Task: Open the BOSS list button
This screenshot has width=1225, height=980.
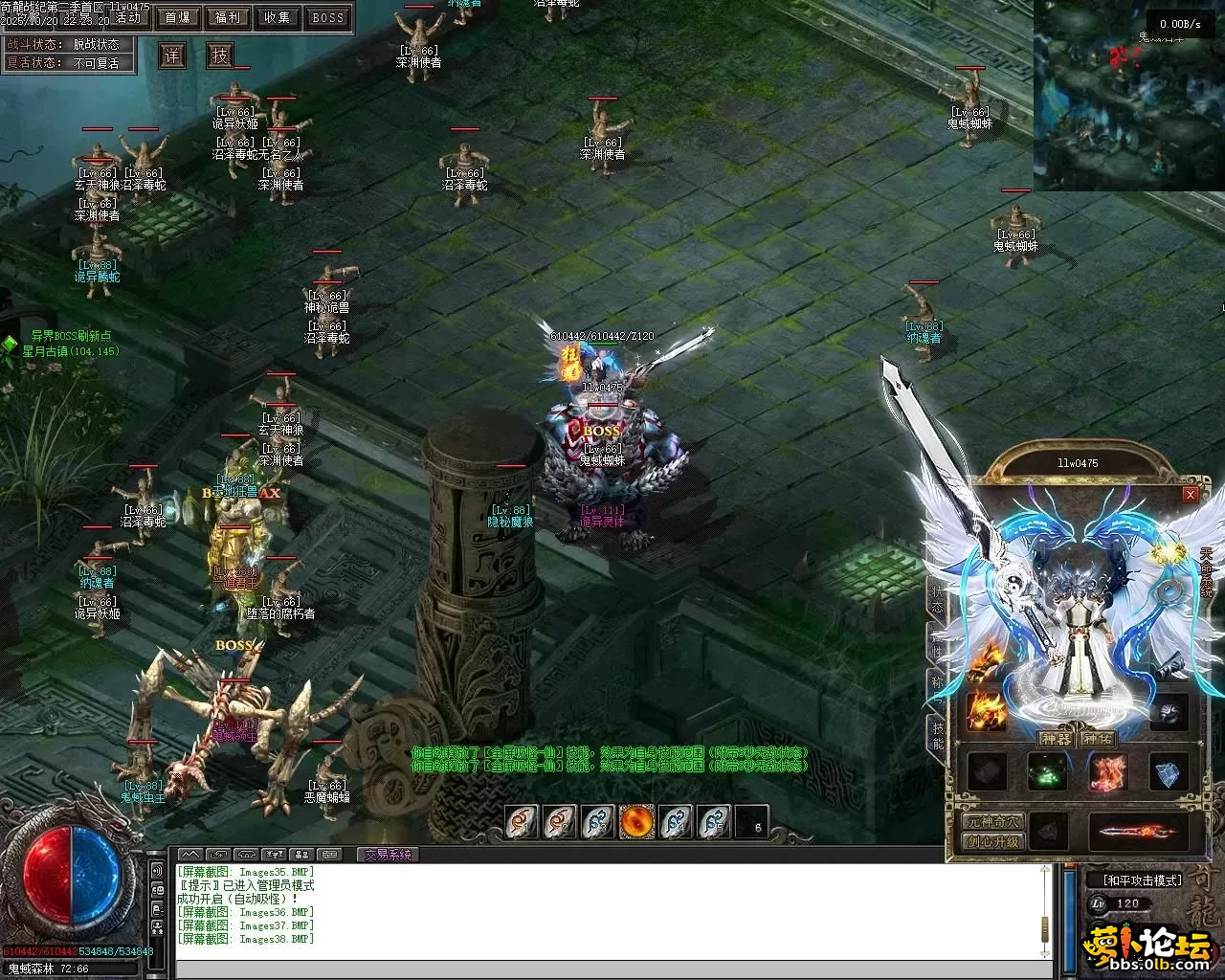Action: (x=328, y=17)
